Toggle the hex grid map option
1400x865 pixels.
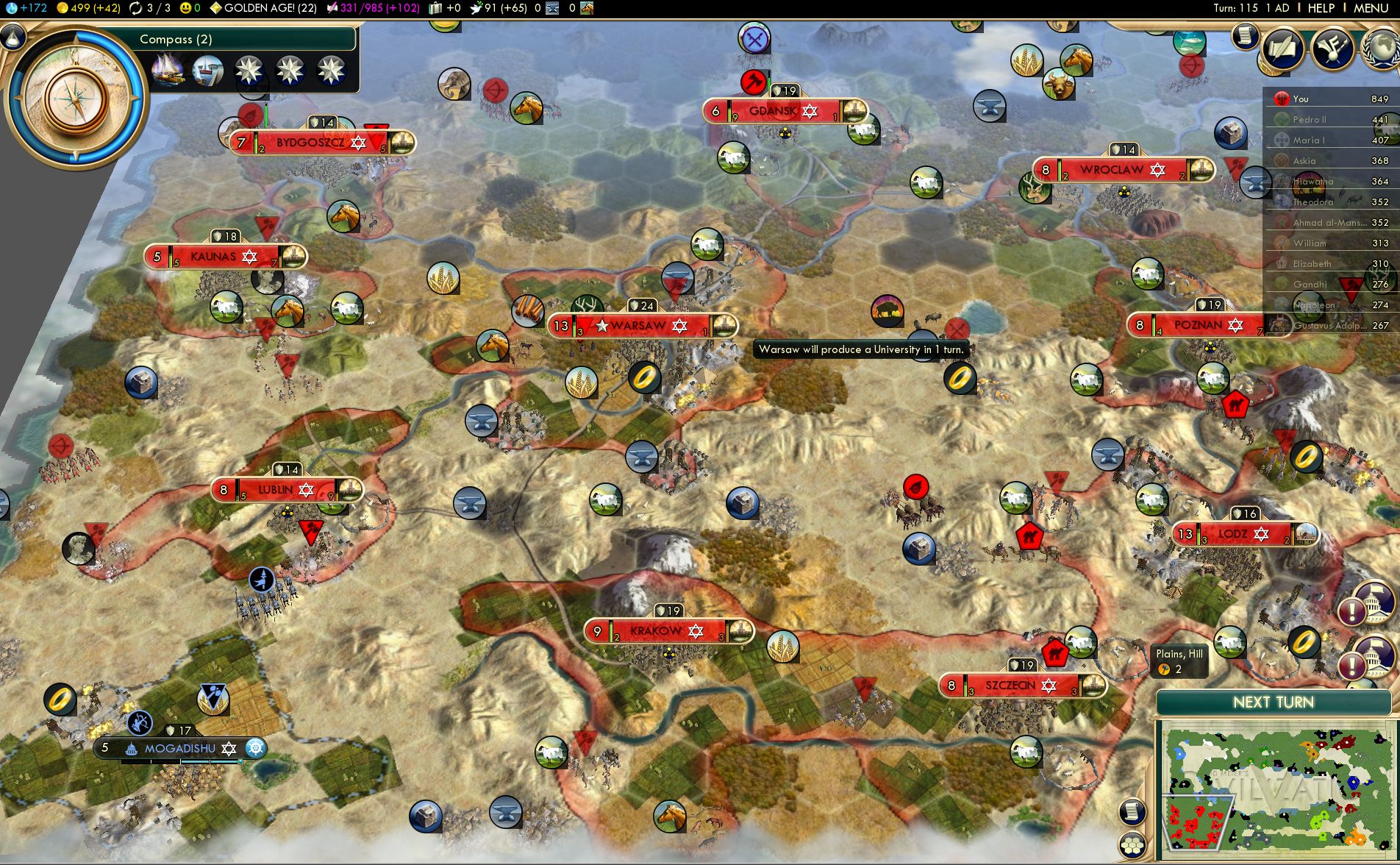[x=1133, y=844]
